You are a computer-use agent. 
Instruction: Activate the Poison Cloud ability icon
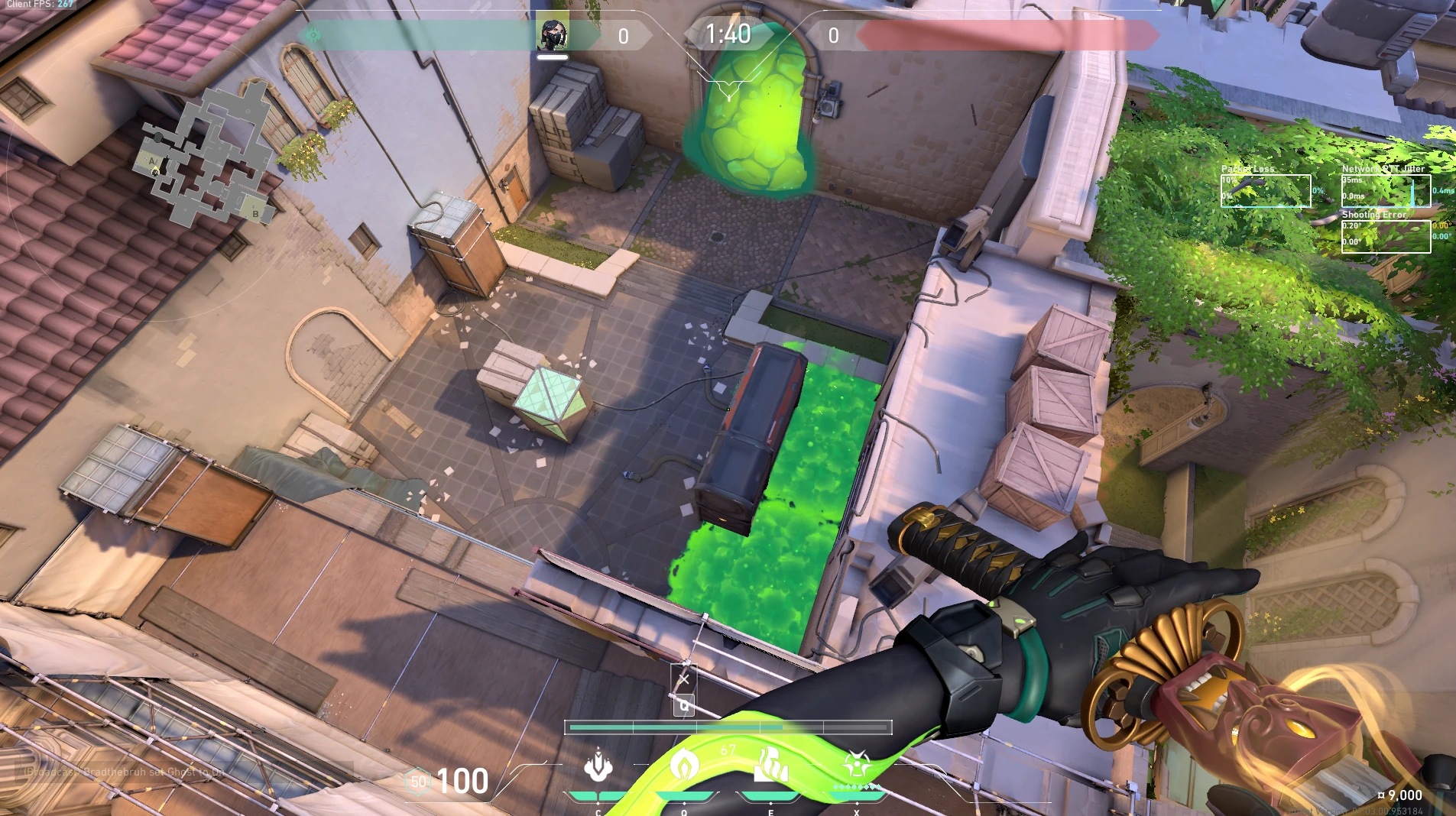tap(684, 765)
